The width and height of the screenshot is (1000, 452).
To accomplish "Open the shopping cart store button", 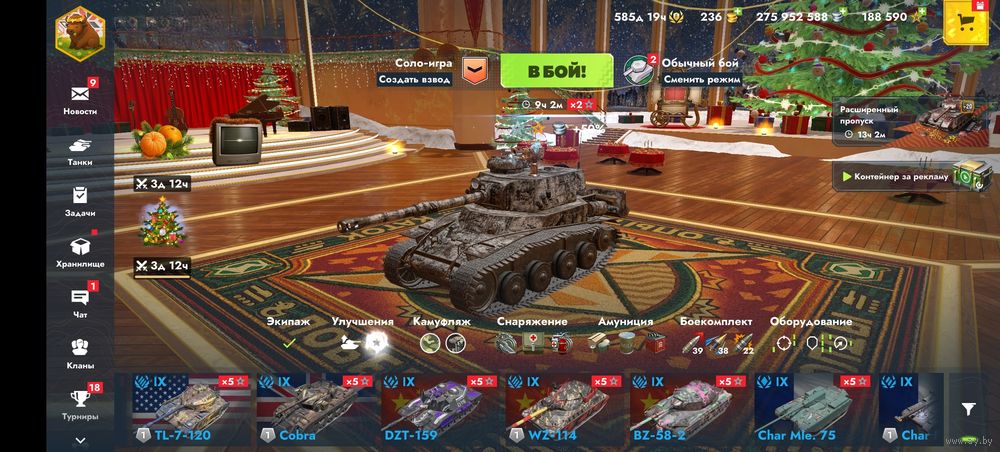I will [x=965, y=22].
